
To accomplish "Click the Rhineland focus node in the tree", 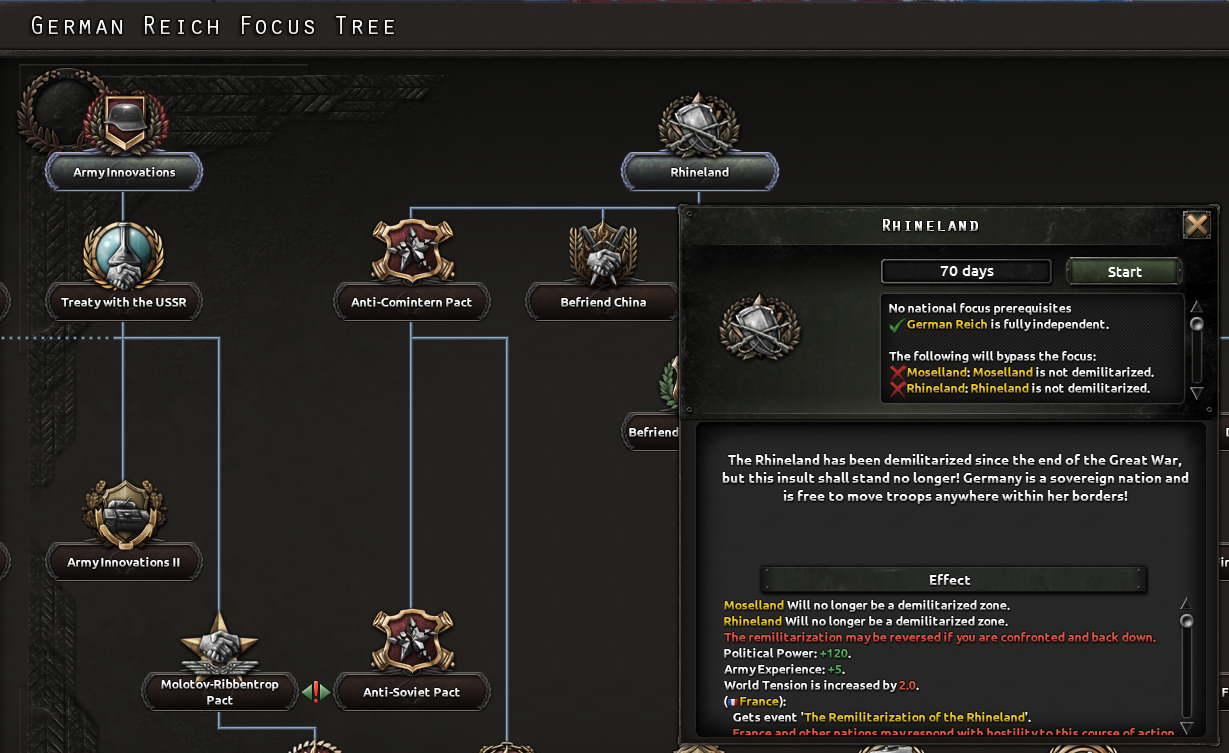I will (699, 172).
